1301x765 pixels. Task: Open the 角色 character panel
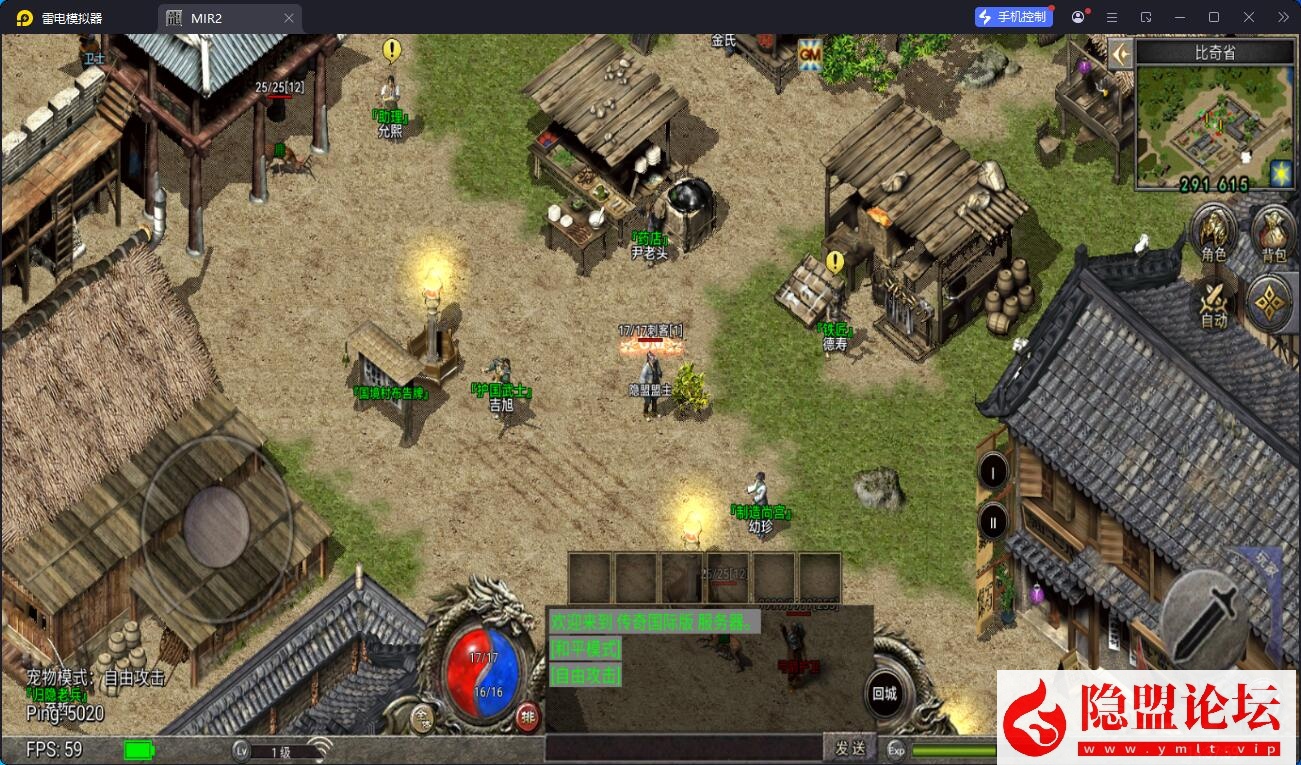click(x=1213, y=236)
